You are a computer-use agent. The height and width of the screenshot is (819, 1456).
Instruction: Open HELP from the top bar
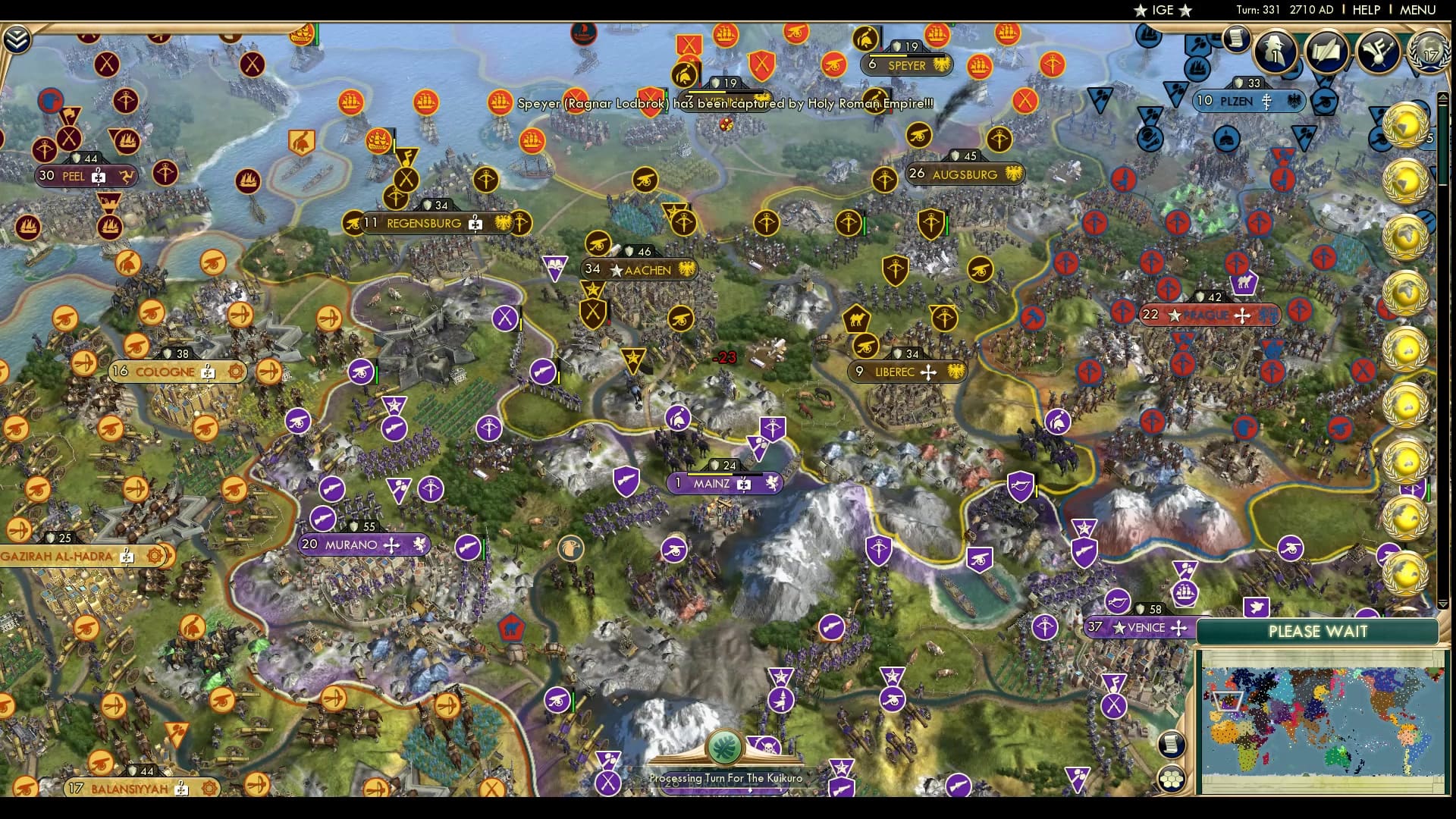(1366, 10)
